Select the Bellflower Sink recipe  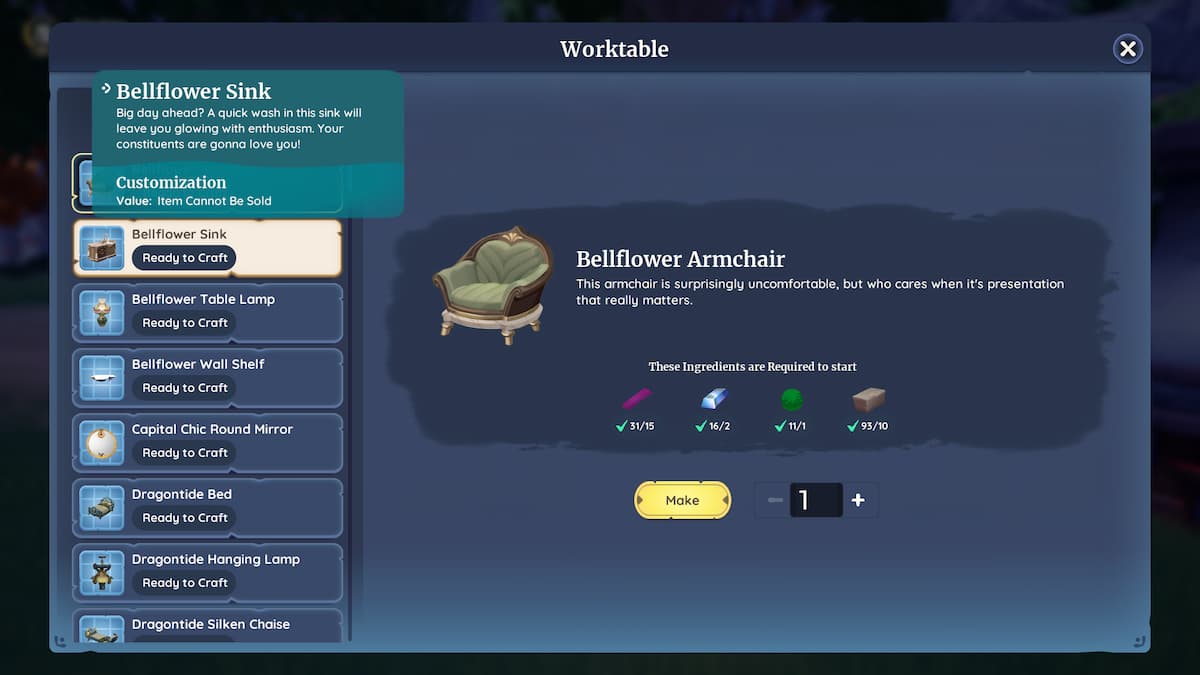click(x=207, y=248)
